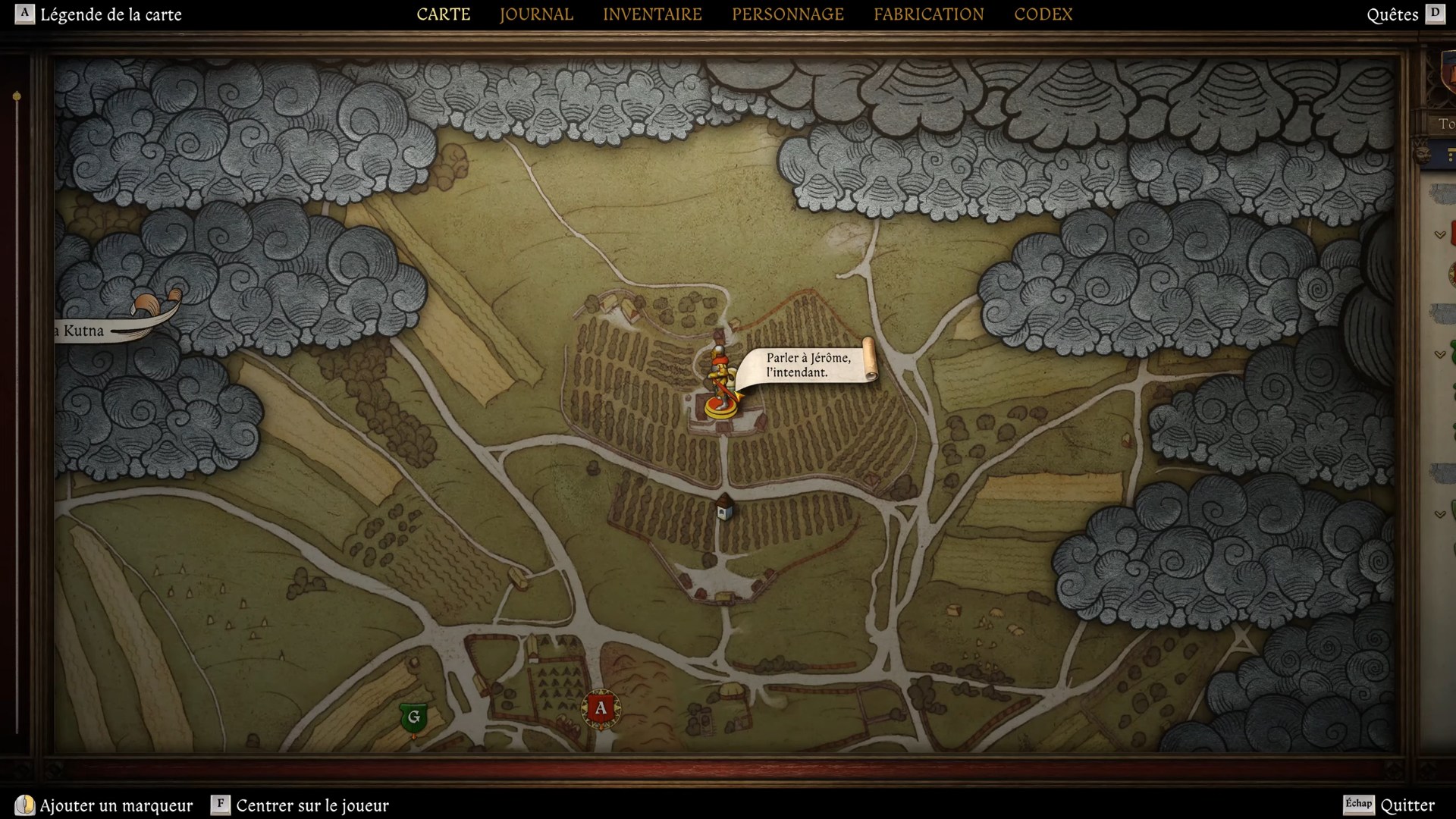The width and height of the screenshot is (1456, 819).
Task: Click the green "G" marker on the map
Action: (413, 716)
